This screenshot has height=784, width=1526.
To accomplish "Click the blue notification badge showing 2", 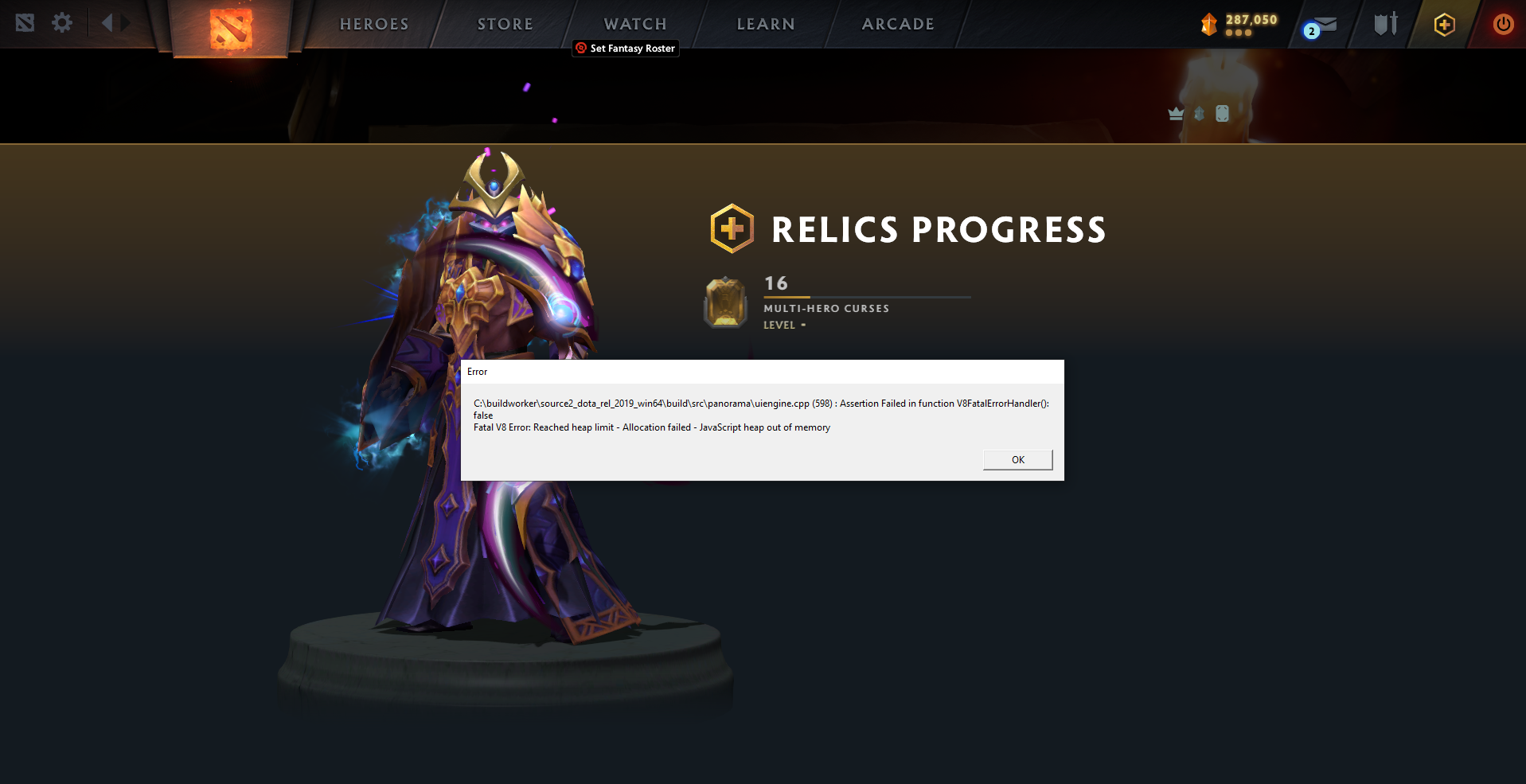I will click(x=1311, y=29).
